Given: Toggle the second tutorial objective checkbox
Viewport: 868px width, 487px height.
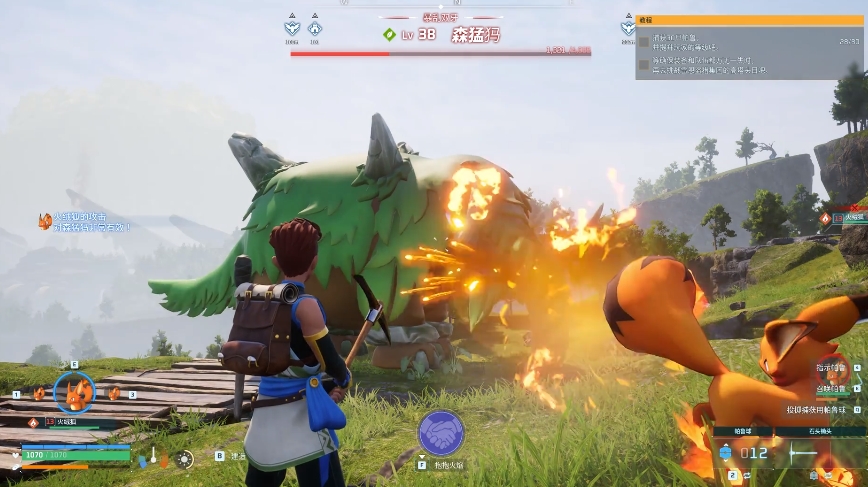Looking at the screenshot, I should tap(645, 64).
